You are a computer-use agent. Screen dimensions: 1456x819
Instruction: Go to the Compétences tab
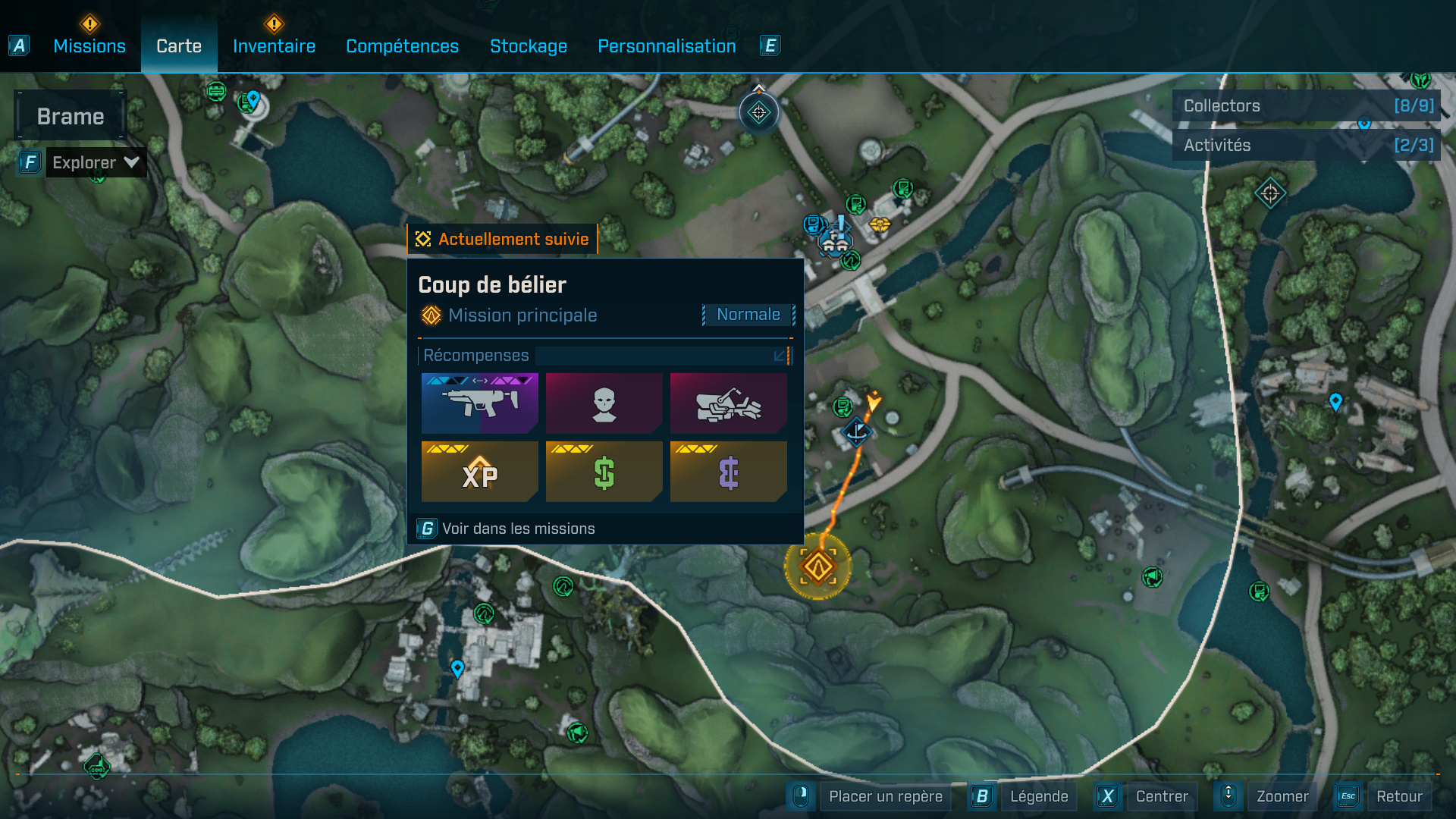(402, 46)
